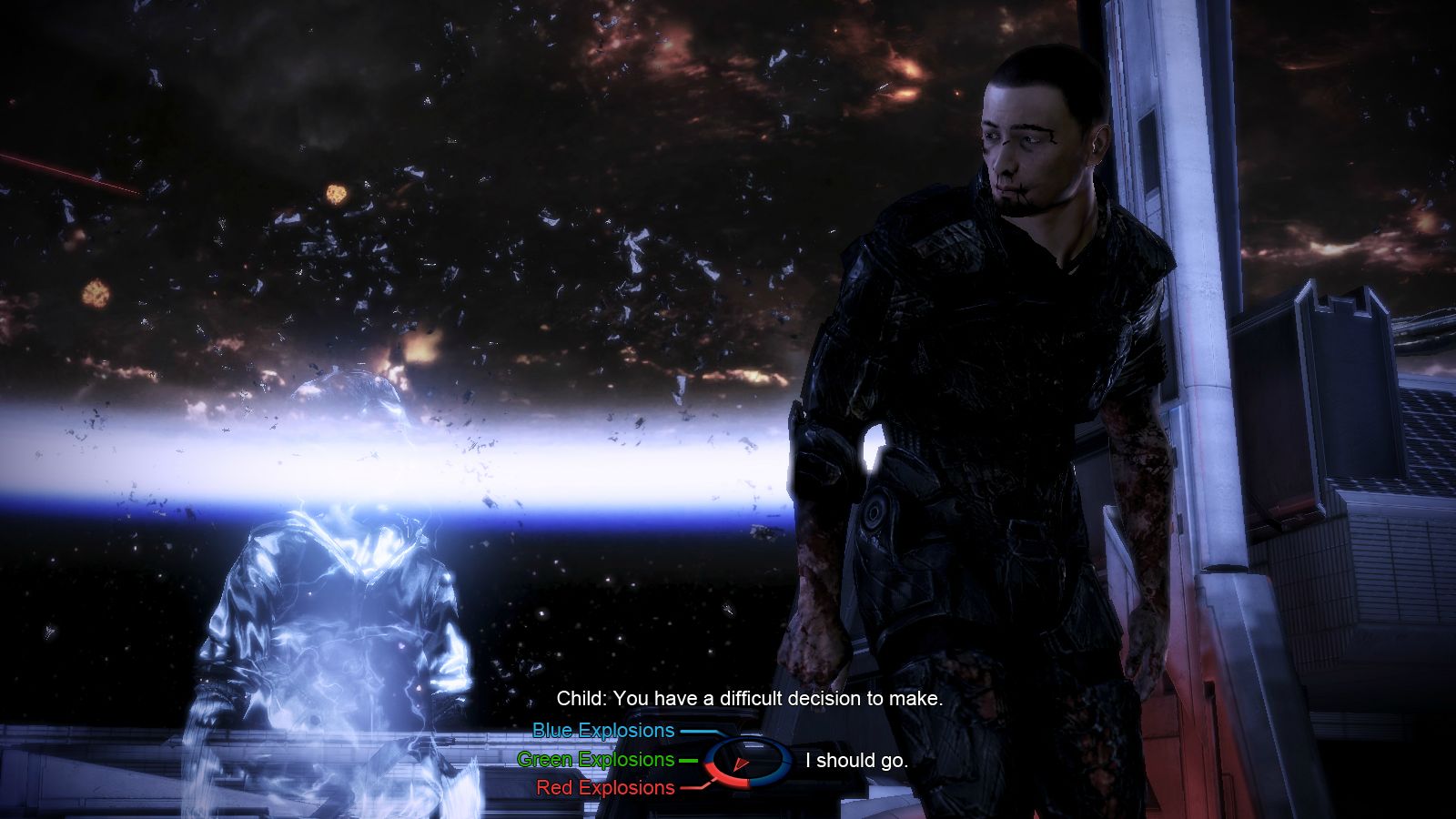1456x819 pixels.
Task: Choose the "Blue Explosions" dialogue option
Action: click(x=603, y=731)
